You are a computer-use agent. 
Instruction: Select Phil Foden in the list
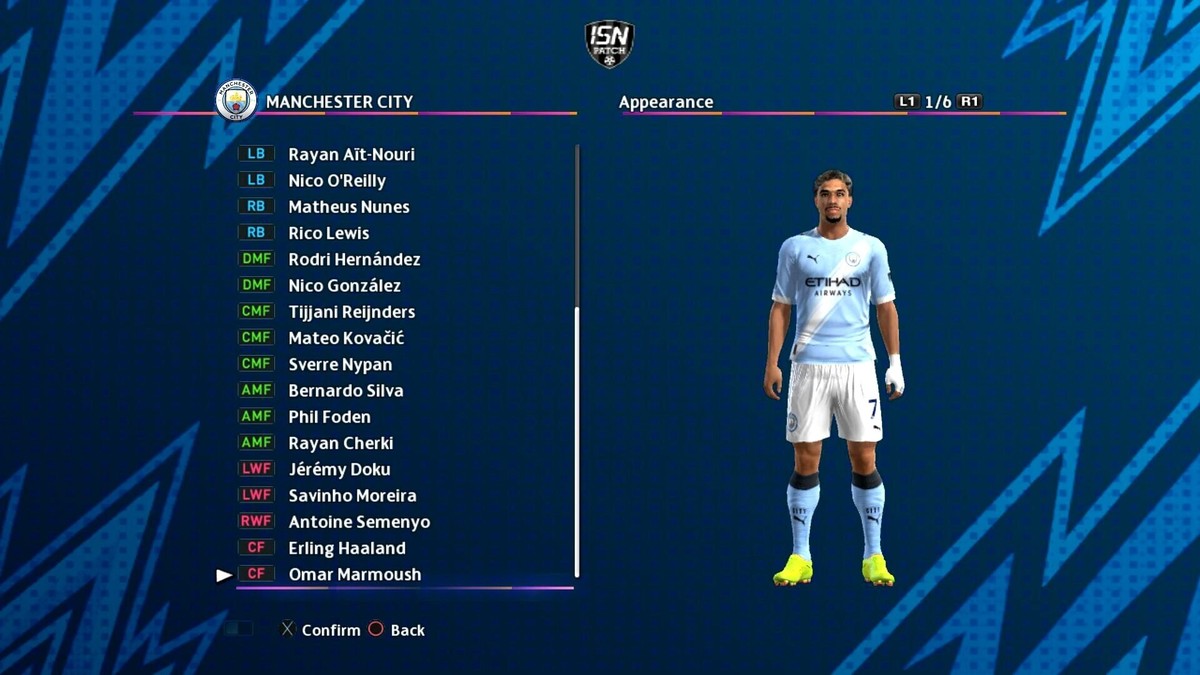329,417
